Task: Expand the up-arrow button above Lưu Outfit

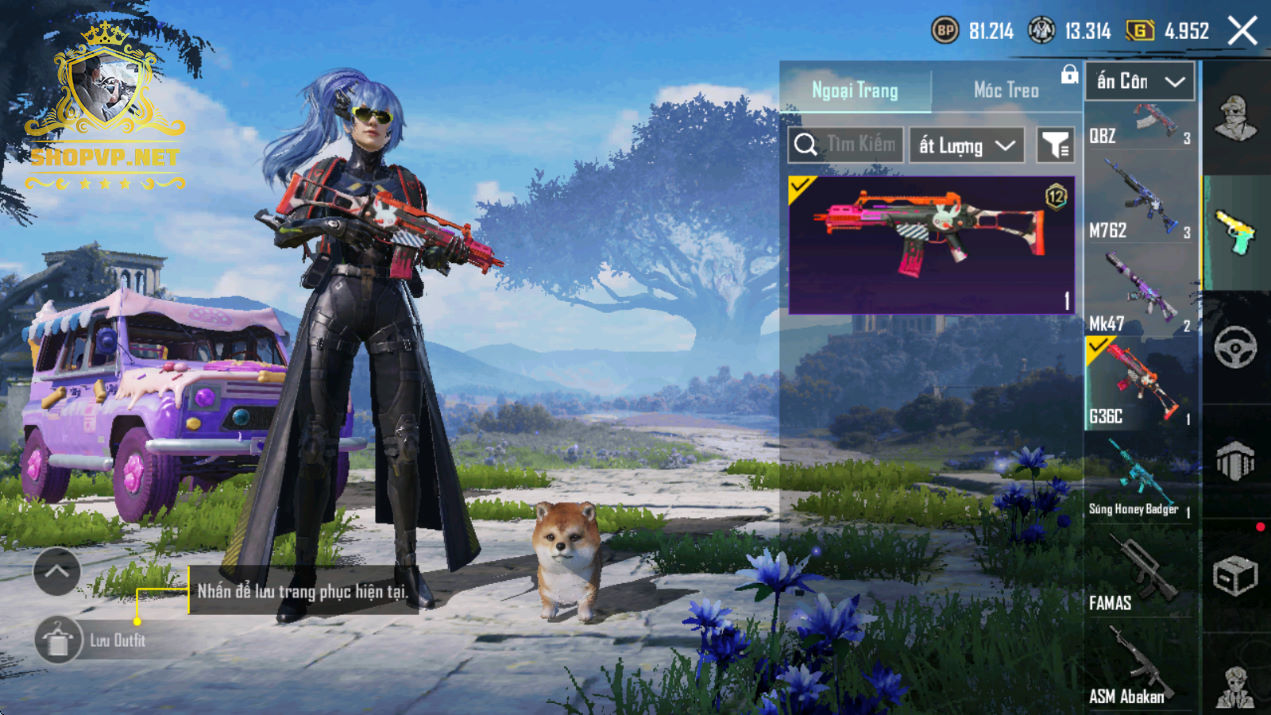Action: 57,572
